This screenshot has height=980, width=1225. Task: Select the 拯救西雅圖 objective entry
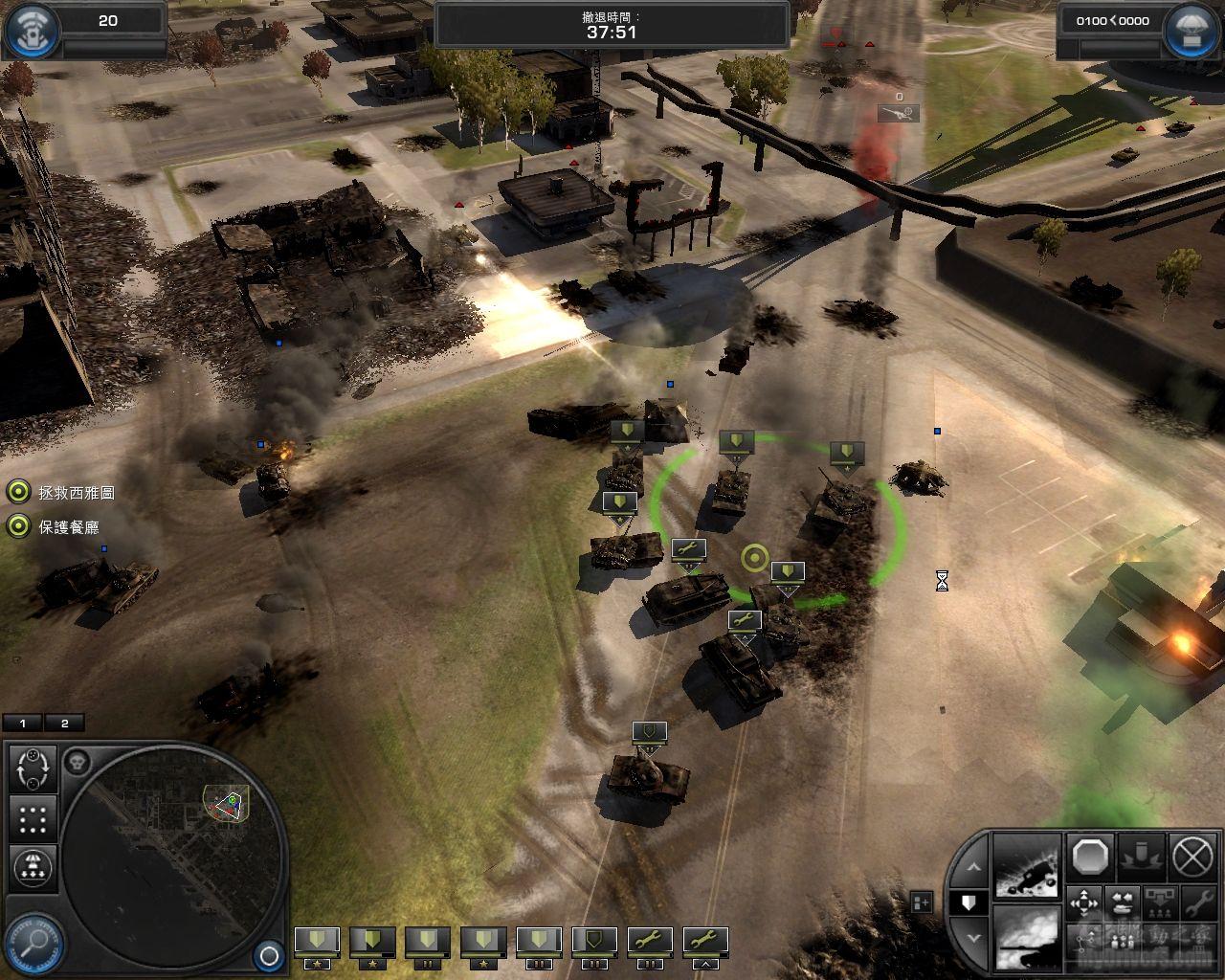77,493
